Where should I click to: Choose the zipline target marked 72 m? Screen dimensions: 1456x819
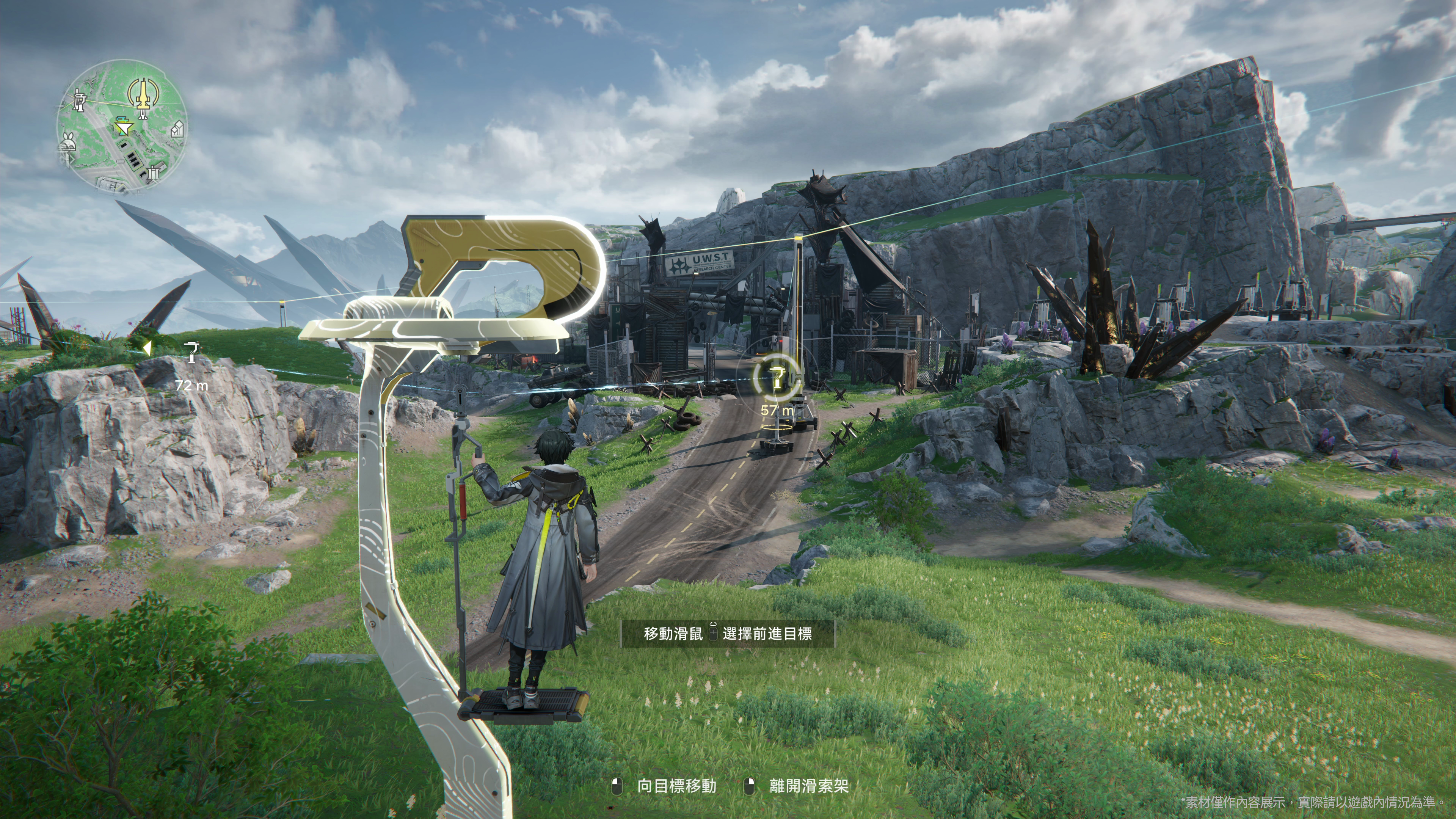pos(192,352)
